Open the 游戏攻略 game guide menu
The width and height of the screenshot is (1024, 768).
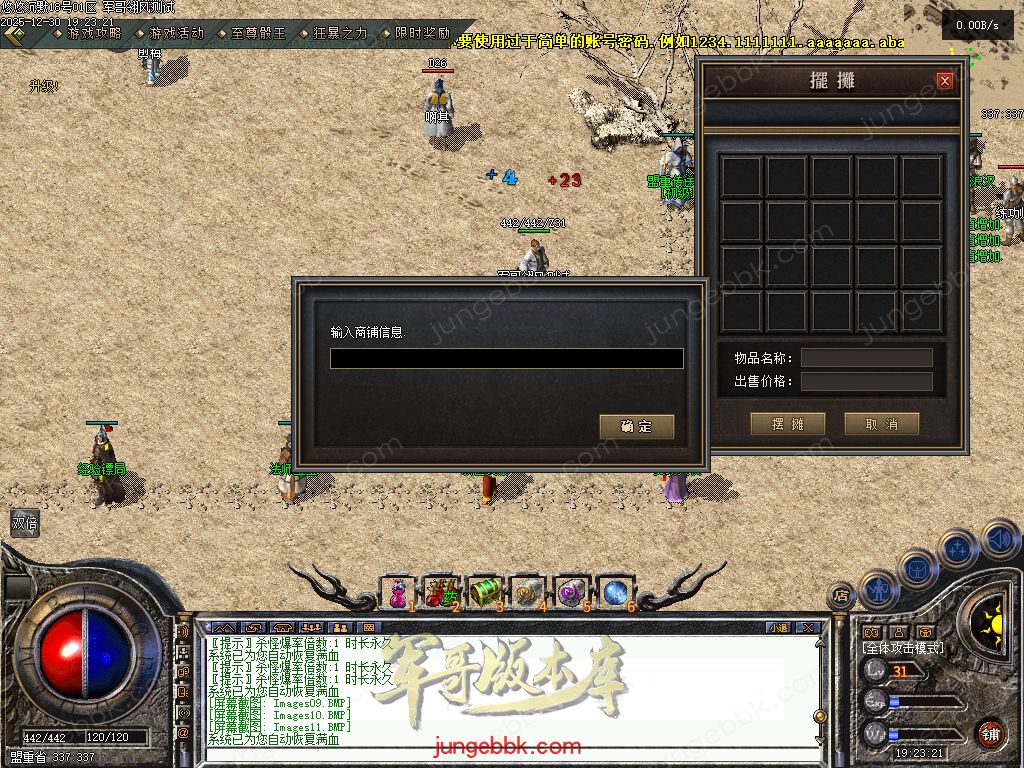[x=93, y=33]
